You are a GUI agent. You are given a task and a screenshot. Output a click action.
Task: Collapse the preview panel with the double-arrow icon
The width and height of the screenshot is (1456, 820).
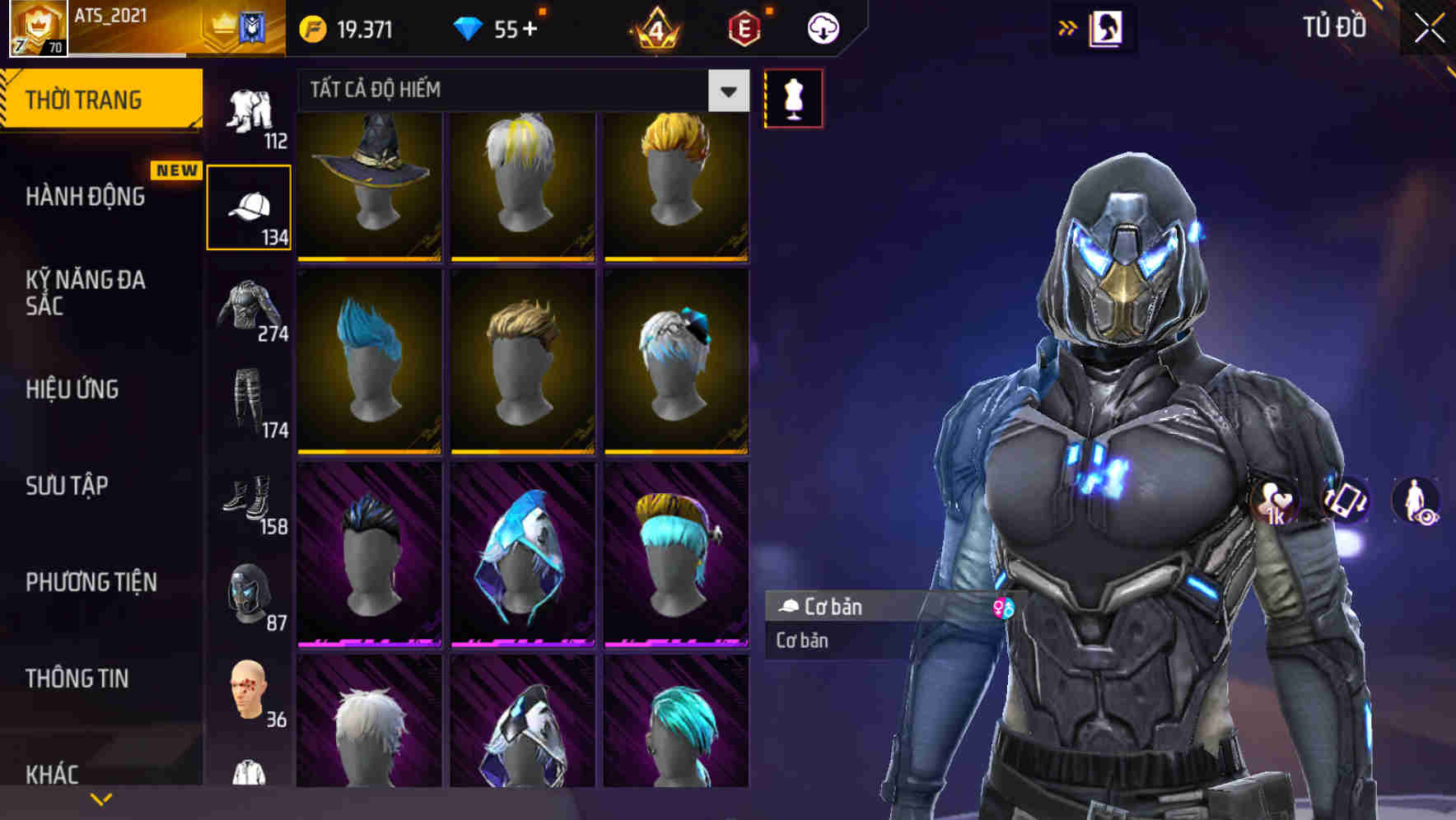point(1068,26)
